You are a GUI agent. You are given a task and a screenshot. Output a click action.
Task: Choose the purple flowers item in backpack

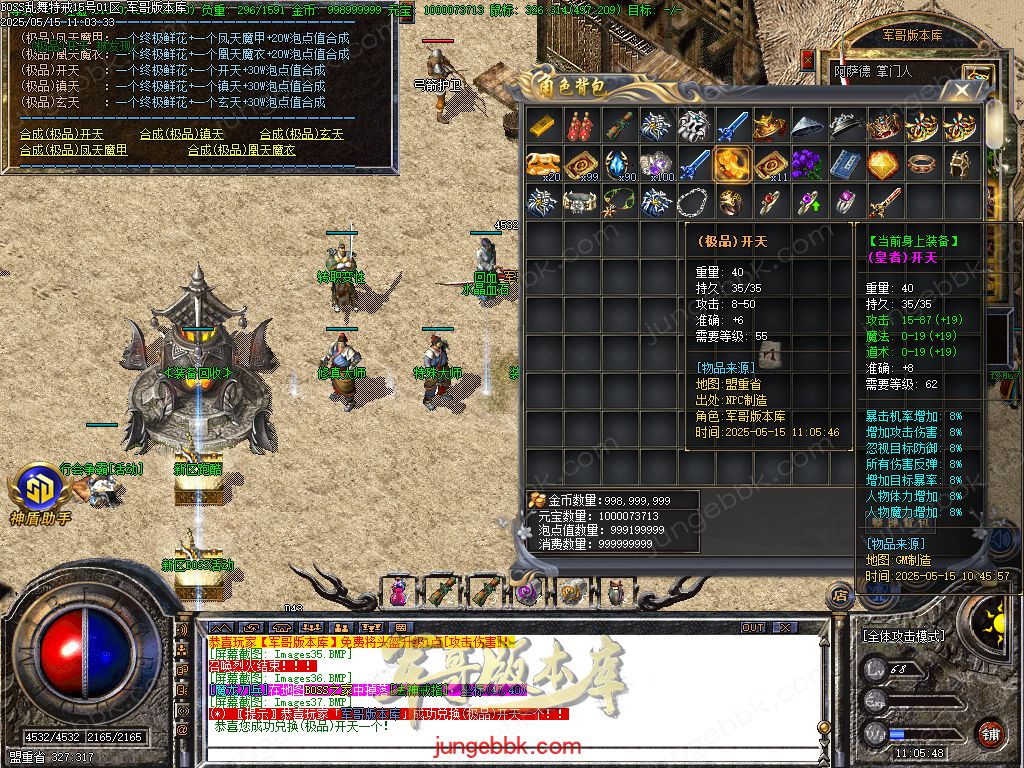(808, 164)
